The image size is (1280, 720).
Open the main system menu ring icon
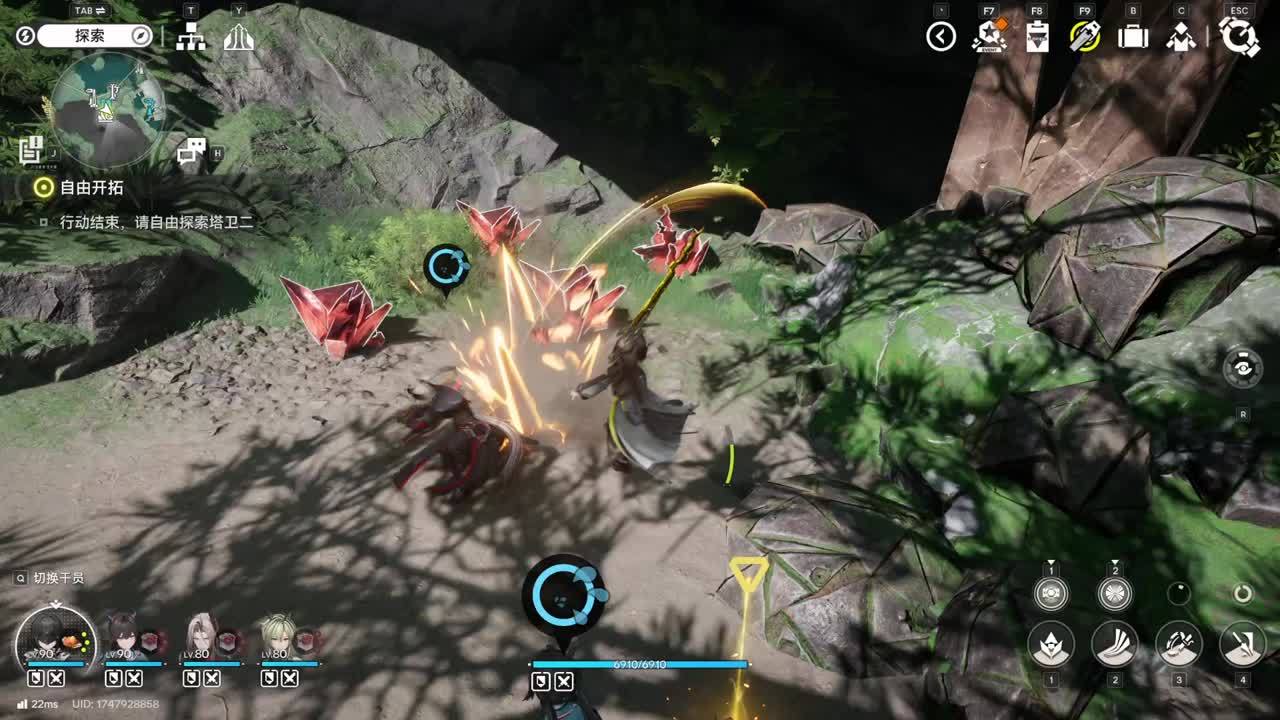pos(1240,37)
